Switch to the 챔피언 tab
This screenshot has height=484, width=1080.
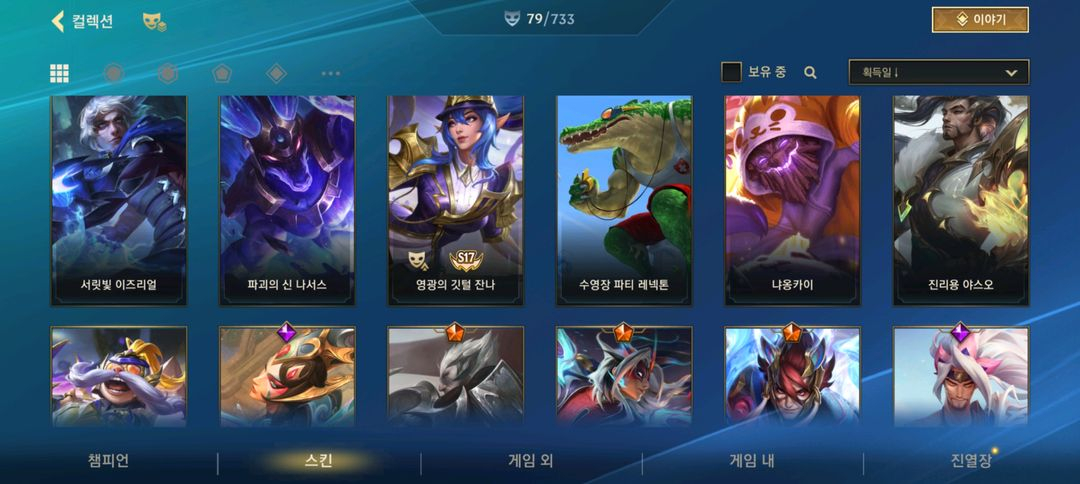pos(108,461)
